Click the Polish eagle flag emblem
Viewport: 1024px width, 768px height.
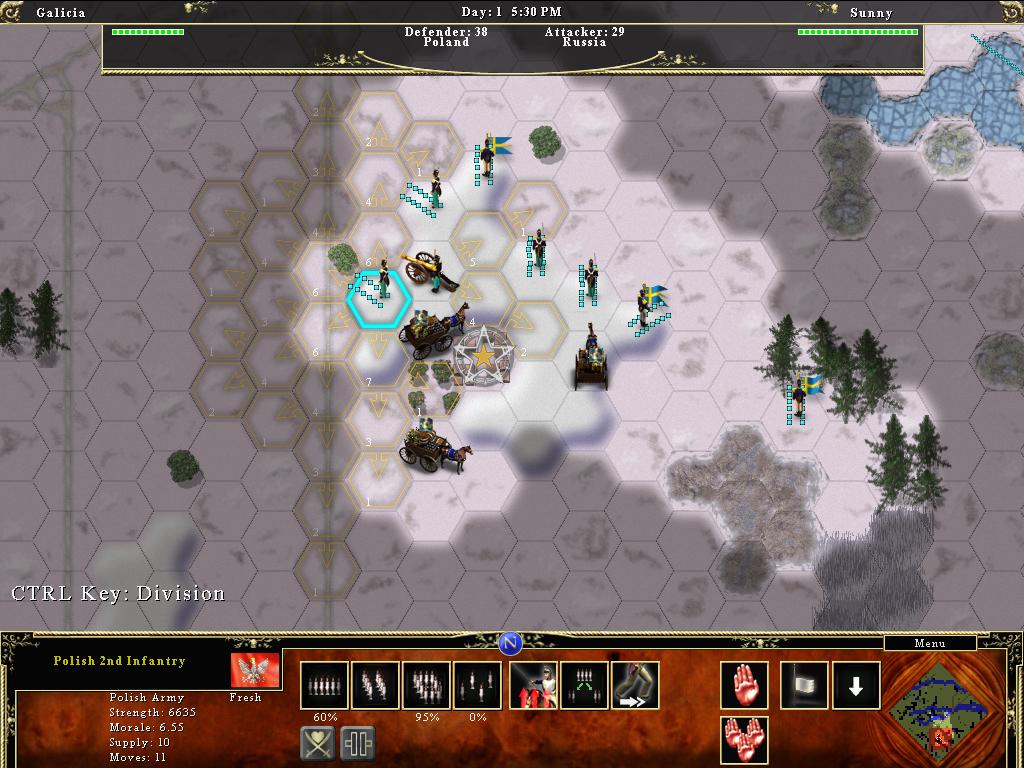tap(254, 670)
